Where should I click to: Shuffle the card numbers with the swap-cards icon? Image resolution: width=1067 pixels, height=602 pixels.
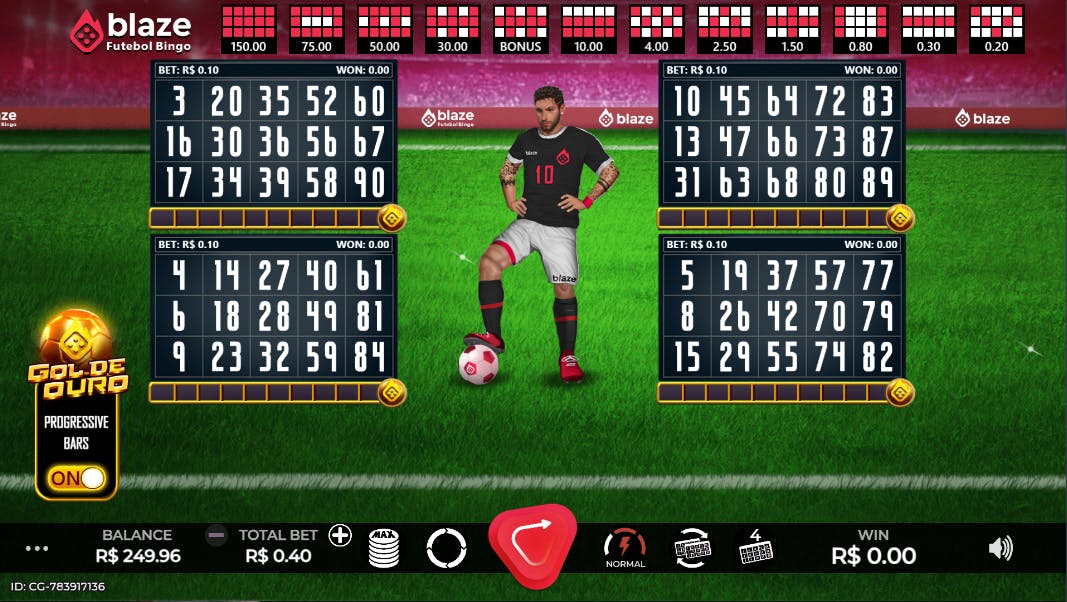click(x=692, y=547)
